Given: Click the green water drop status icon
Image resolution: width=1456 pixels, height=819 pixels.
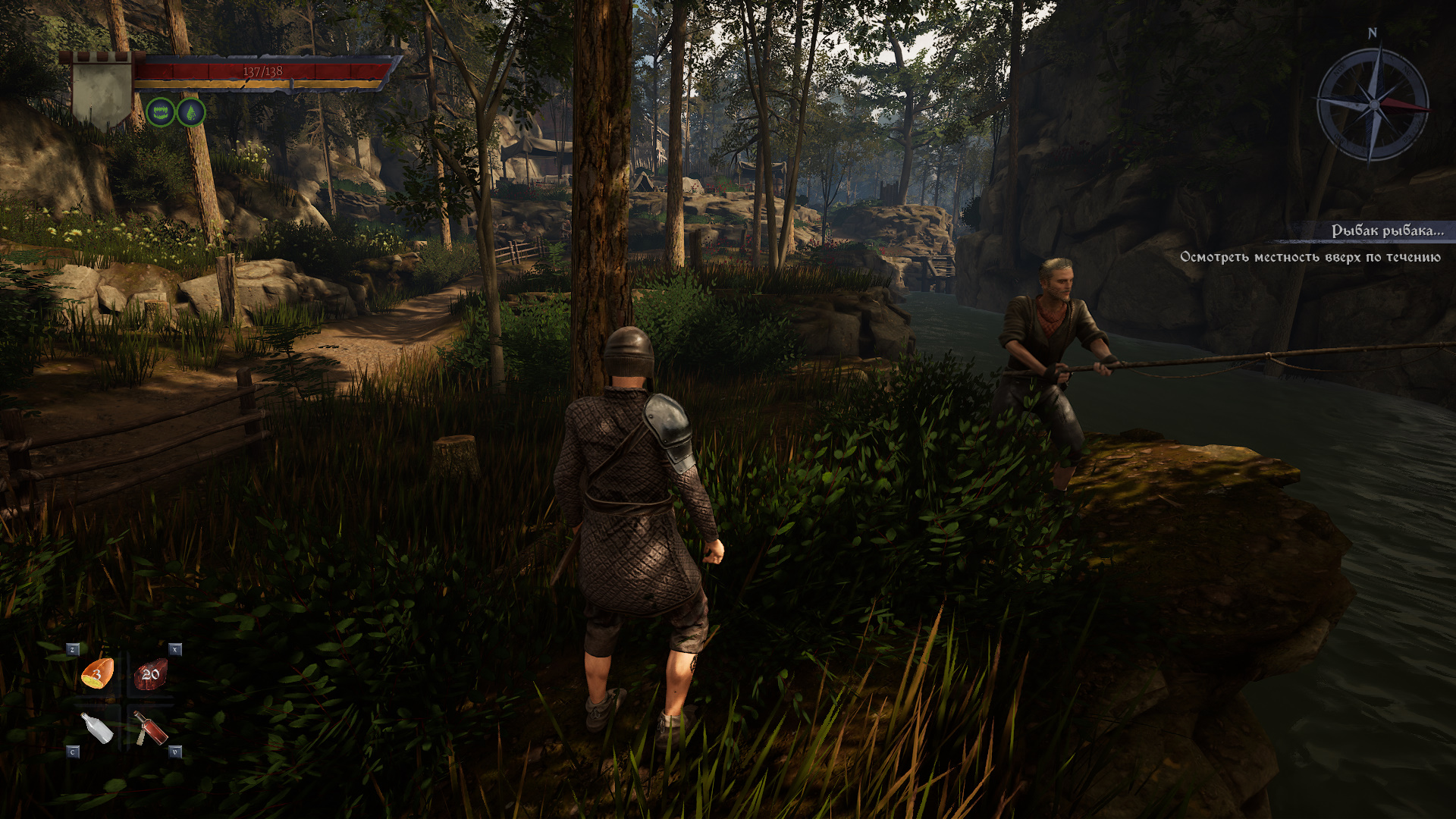Looking at the screenshot, I should [190, 113].
